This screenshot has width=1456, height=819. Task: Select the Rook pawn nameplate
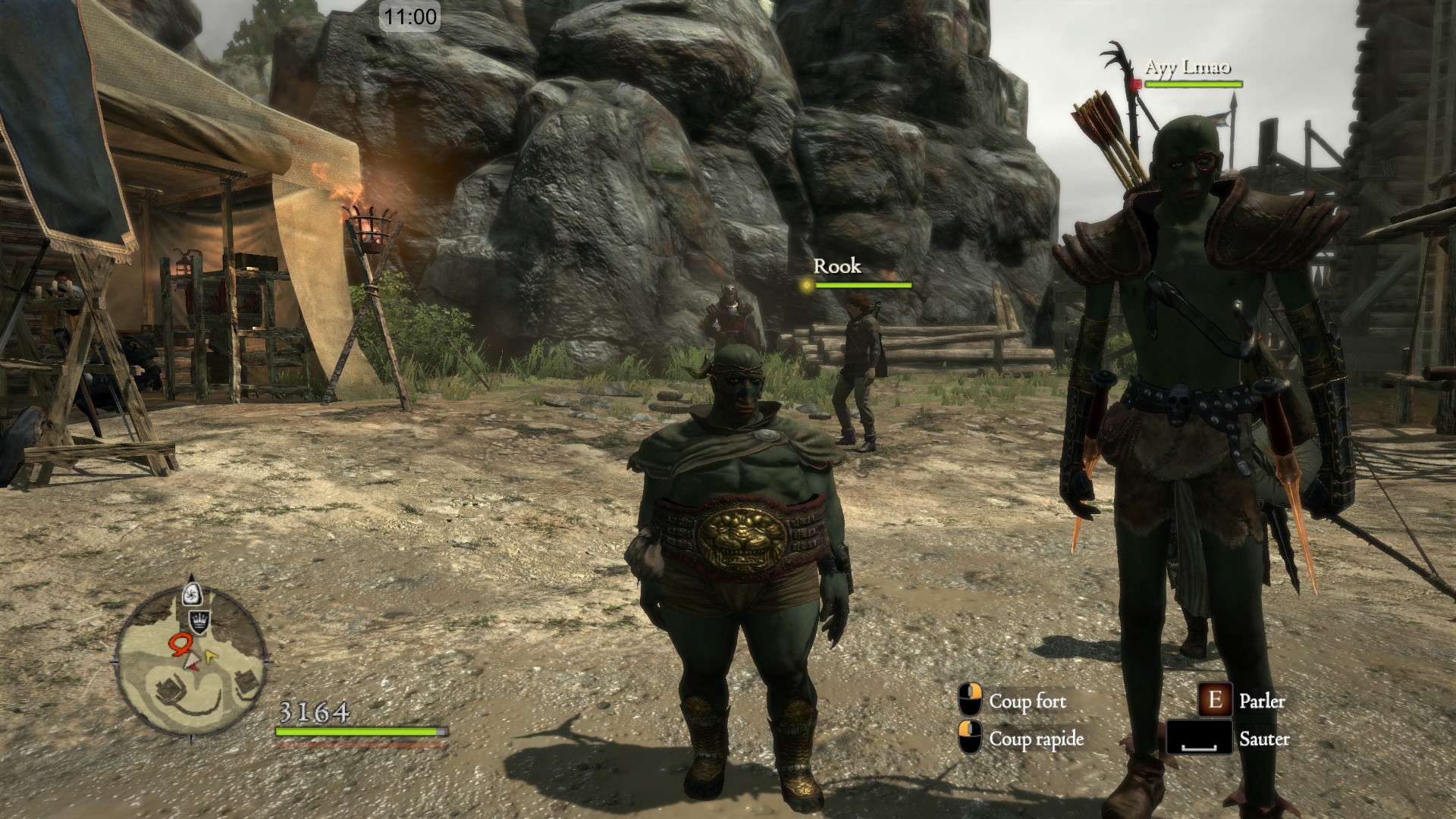coord(837,266)
